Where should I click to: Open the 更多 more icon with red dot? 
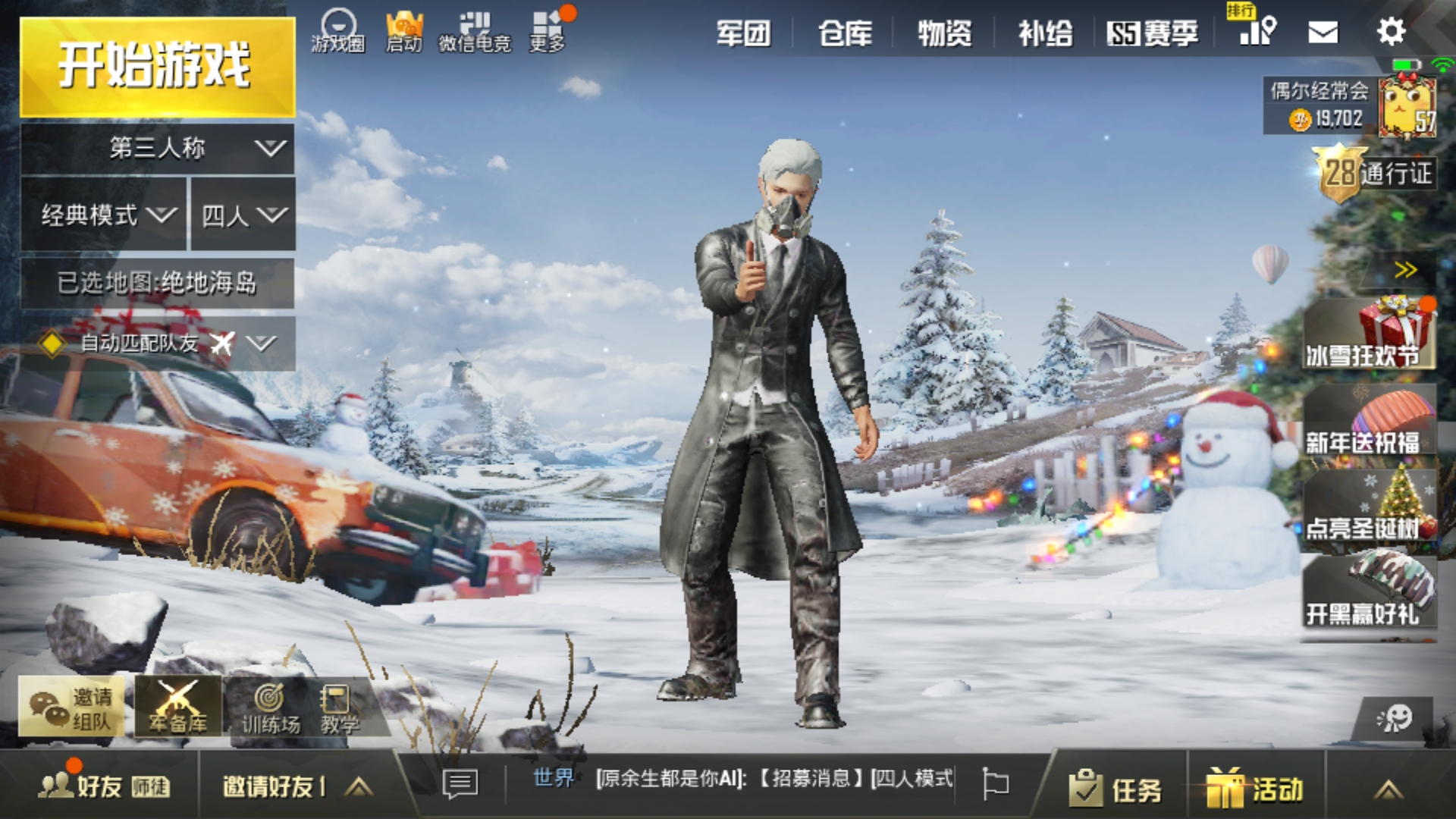[x=548, y=24]
